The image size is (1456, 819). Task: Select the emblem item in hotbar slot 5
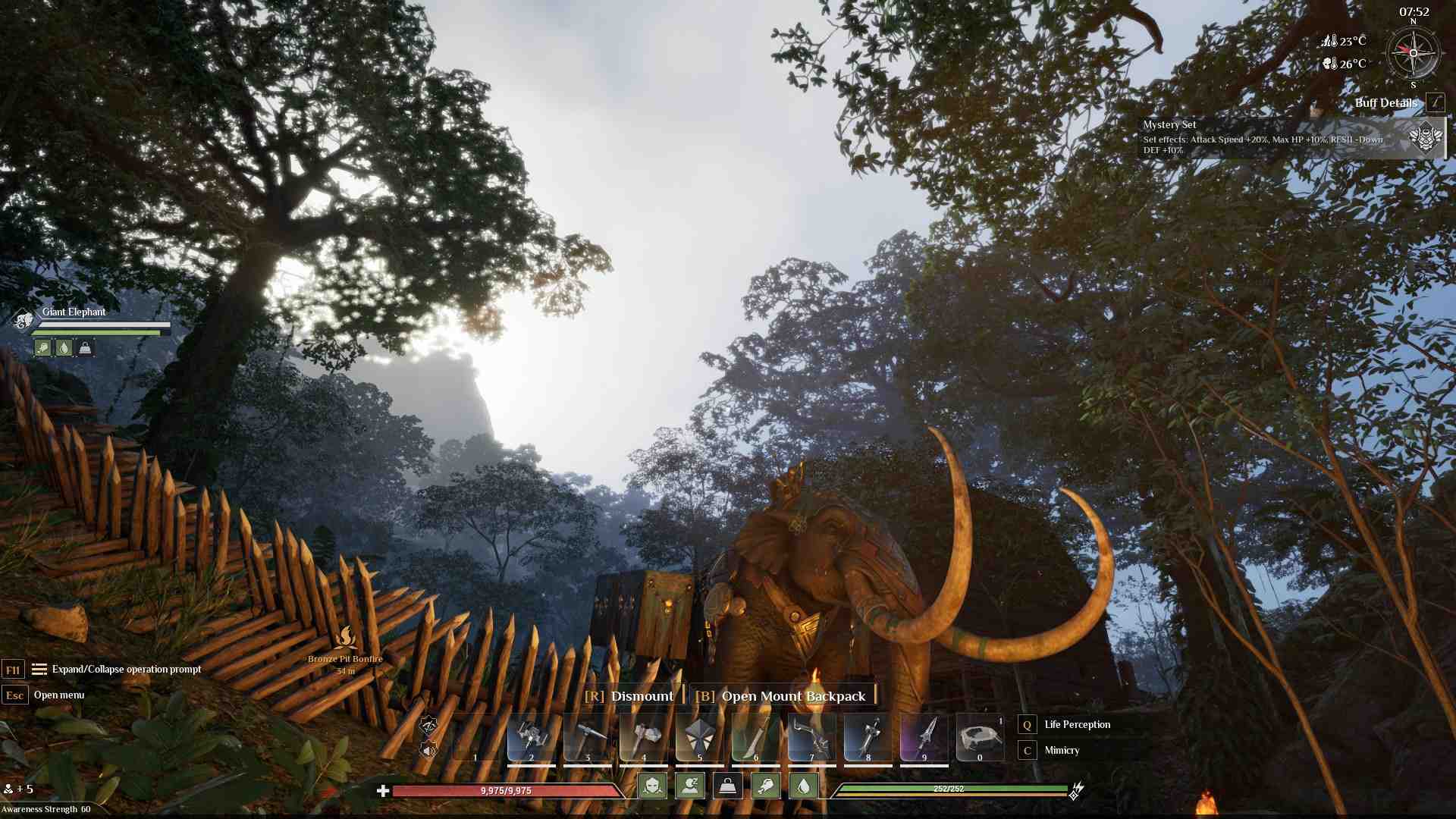pyautogui.click(x=700, y=734)
